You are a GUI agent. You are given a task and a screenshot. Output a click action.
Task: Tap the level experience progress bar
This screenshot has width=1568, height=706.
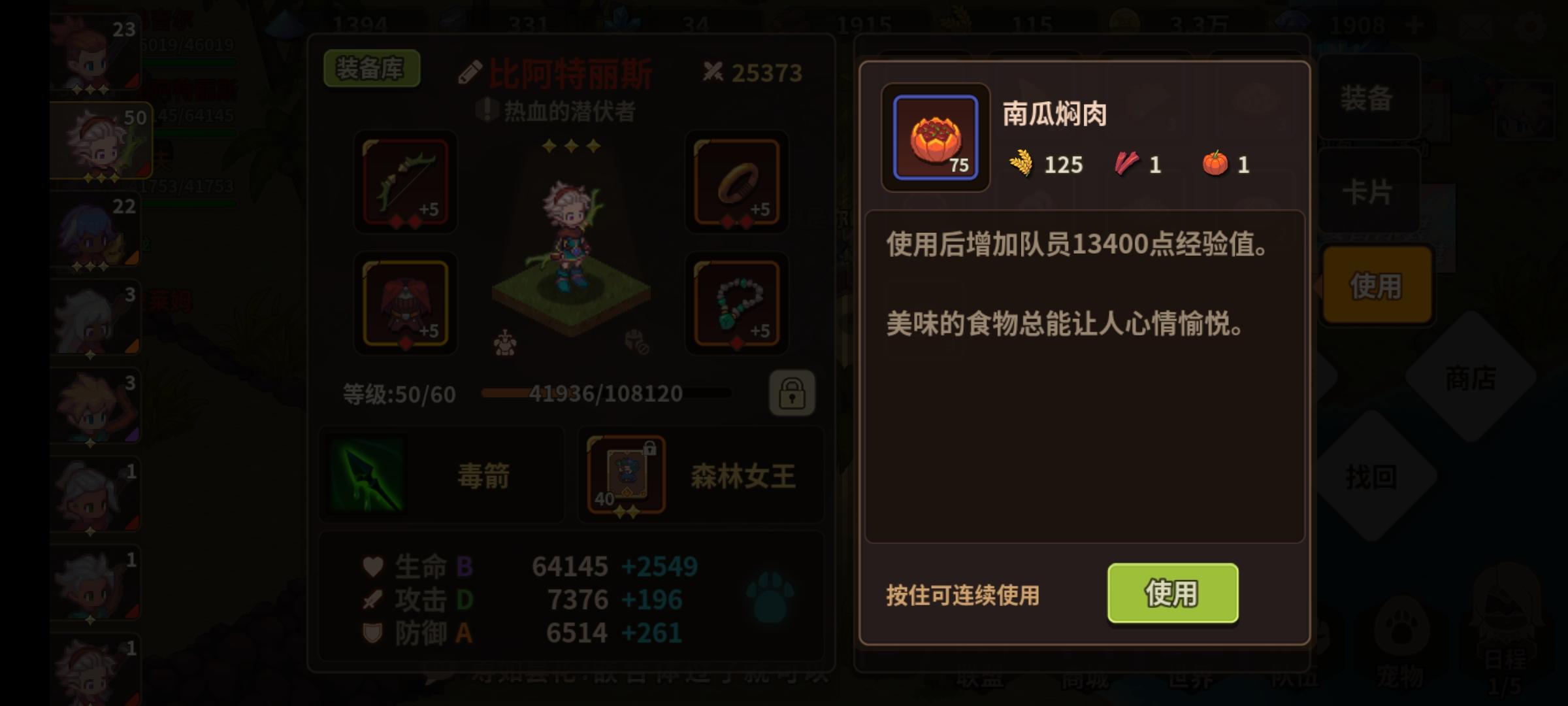[x=608, y=394]
